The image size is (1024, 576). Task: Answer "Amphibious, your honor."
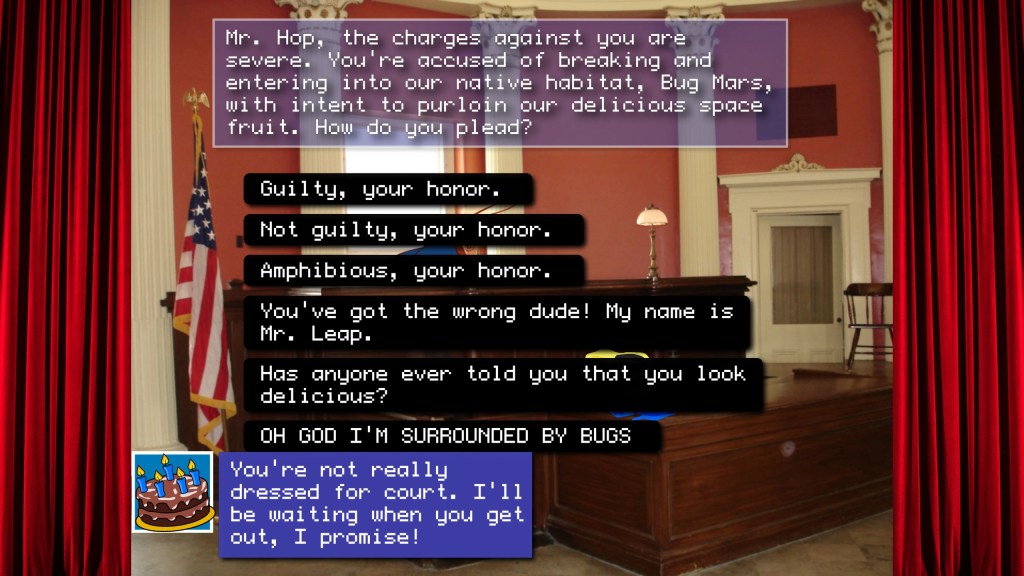413,270
